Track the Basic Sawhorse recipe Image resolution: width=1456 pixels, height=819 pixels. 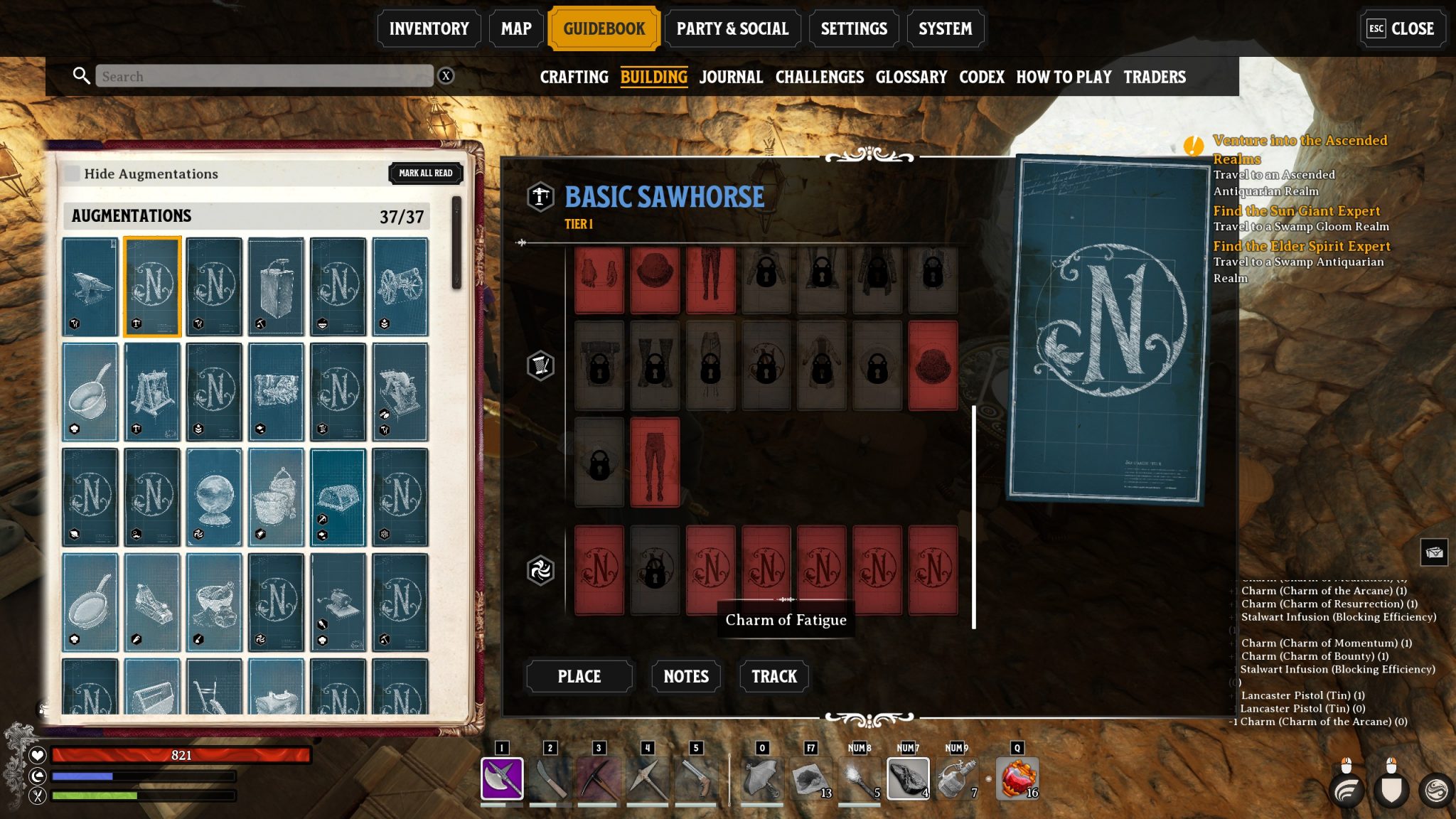[x=773, y=676]
